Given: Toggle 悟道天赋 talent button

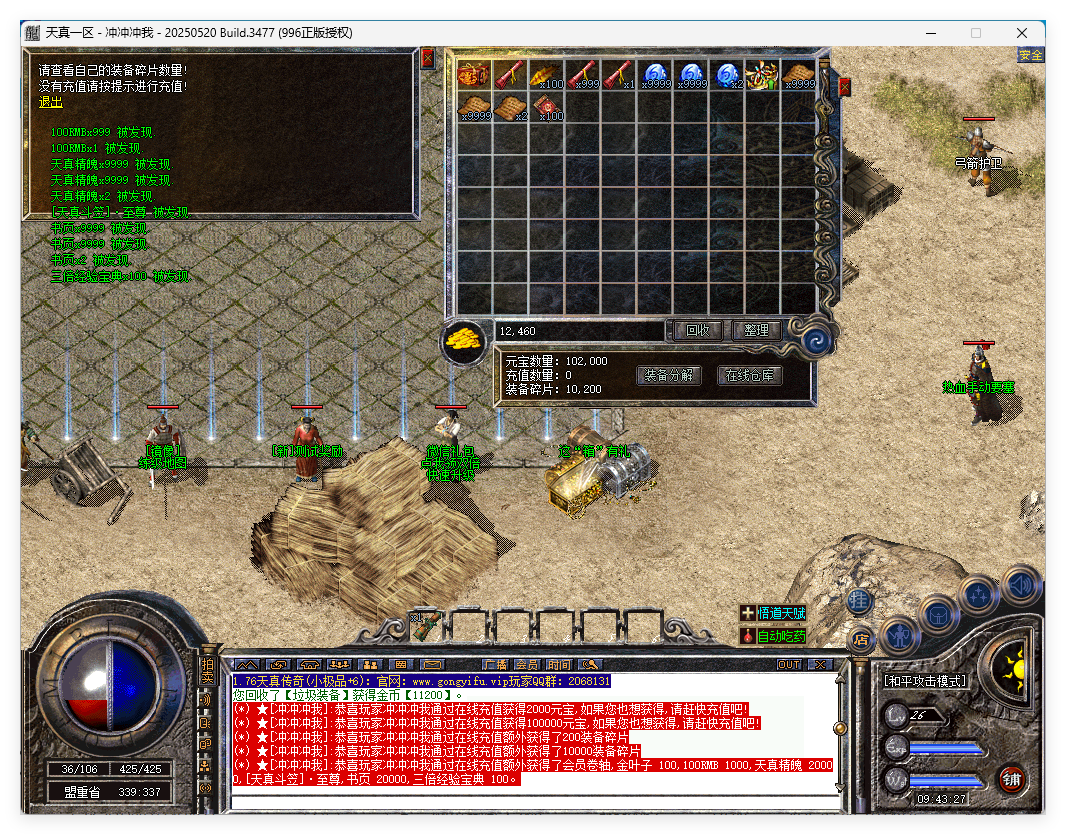Looking at the screenshot, I should [773, 613].
